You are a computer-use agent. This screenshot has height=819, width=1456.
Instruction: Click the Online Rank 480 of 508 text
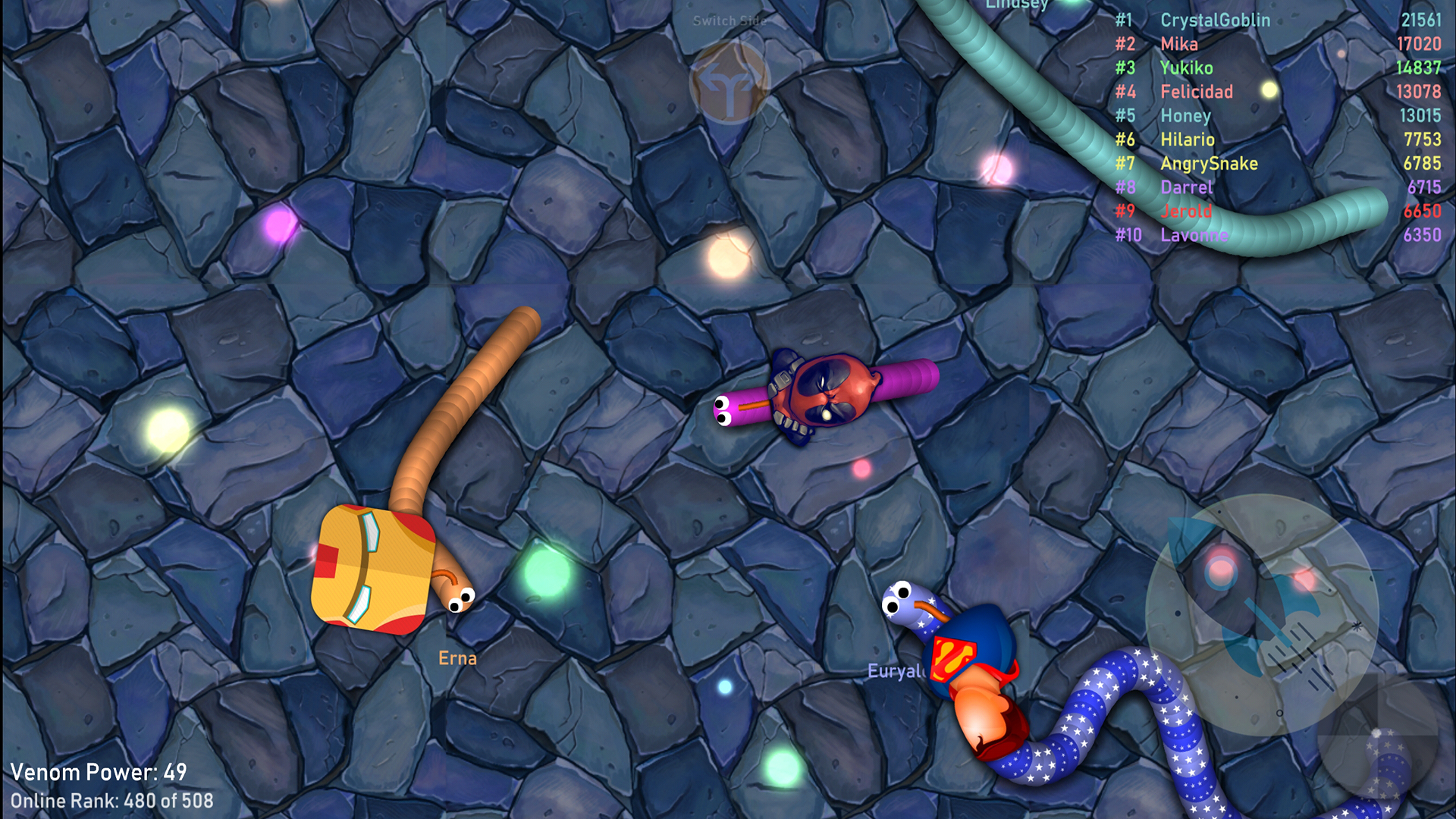coord(114,800)
